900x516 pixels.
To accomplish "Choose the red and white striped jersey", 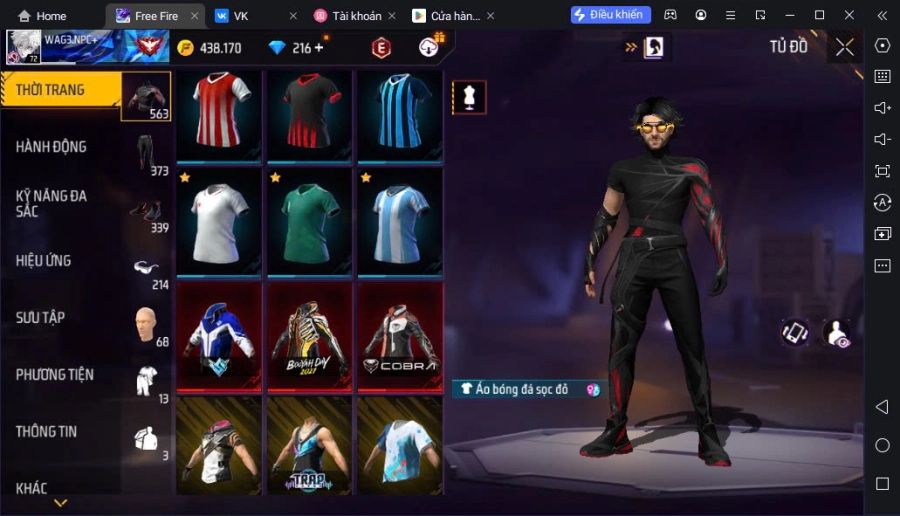I will click(219, 114).
